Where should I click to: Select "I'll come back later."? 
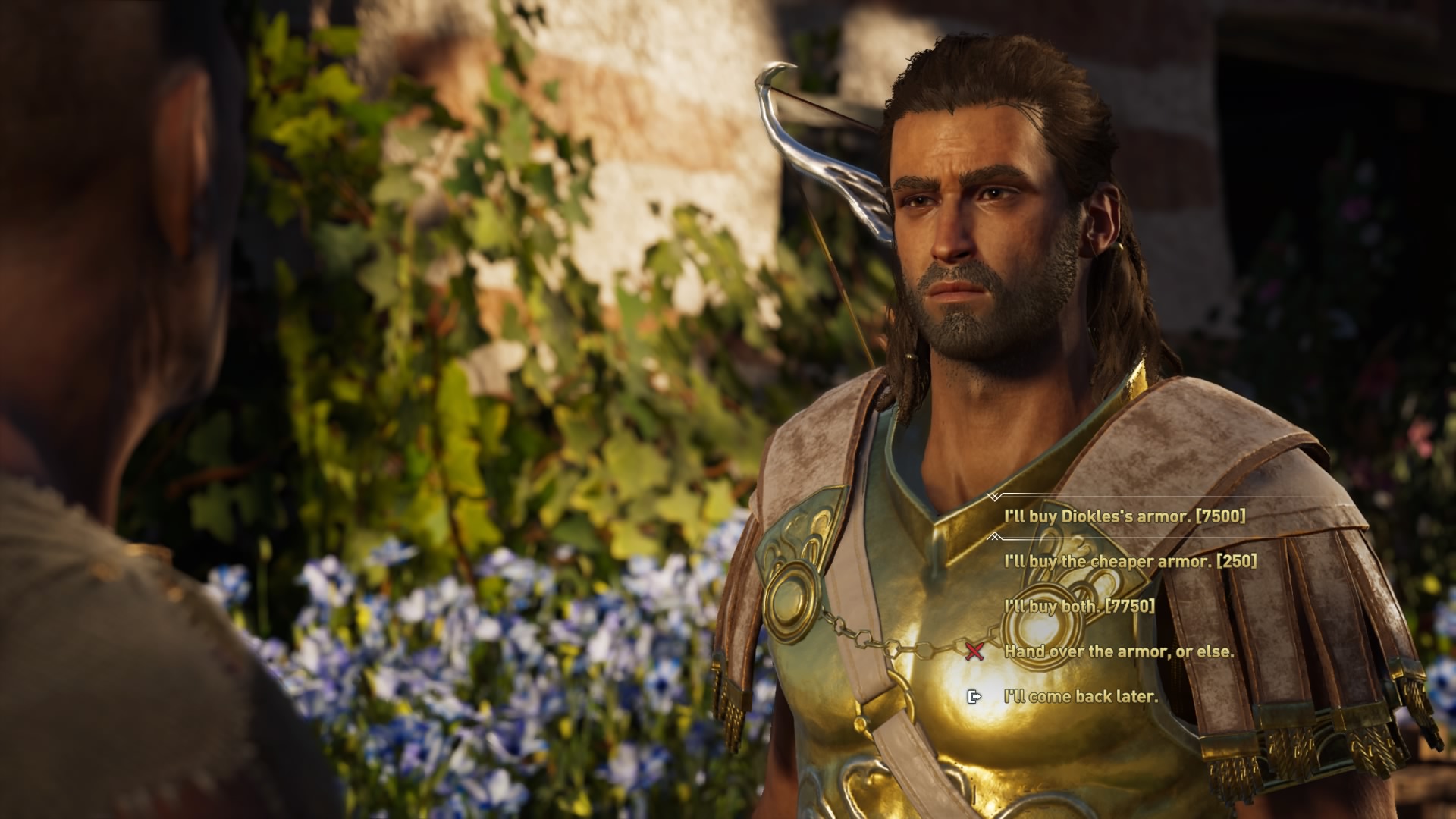pyautogui.click(x=1079, y=697)
